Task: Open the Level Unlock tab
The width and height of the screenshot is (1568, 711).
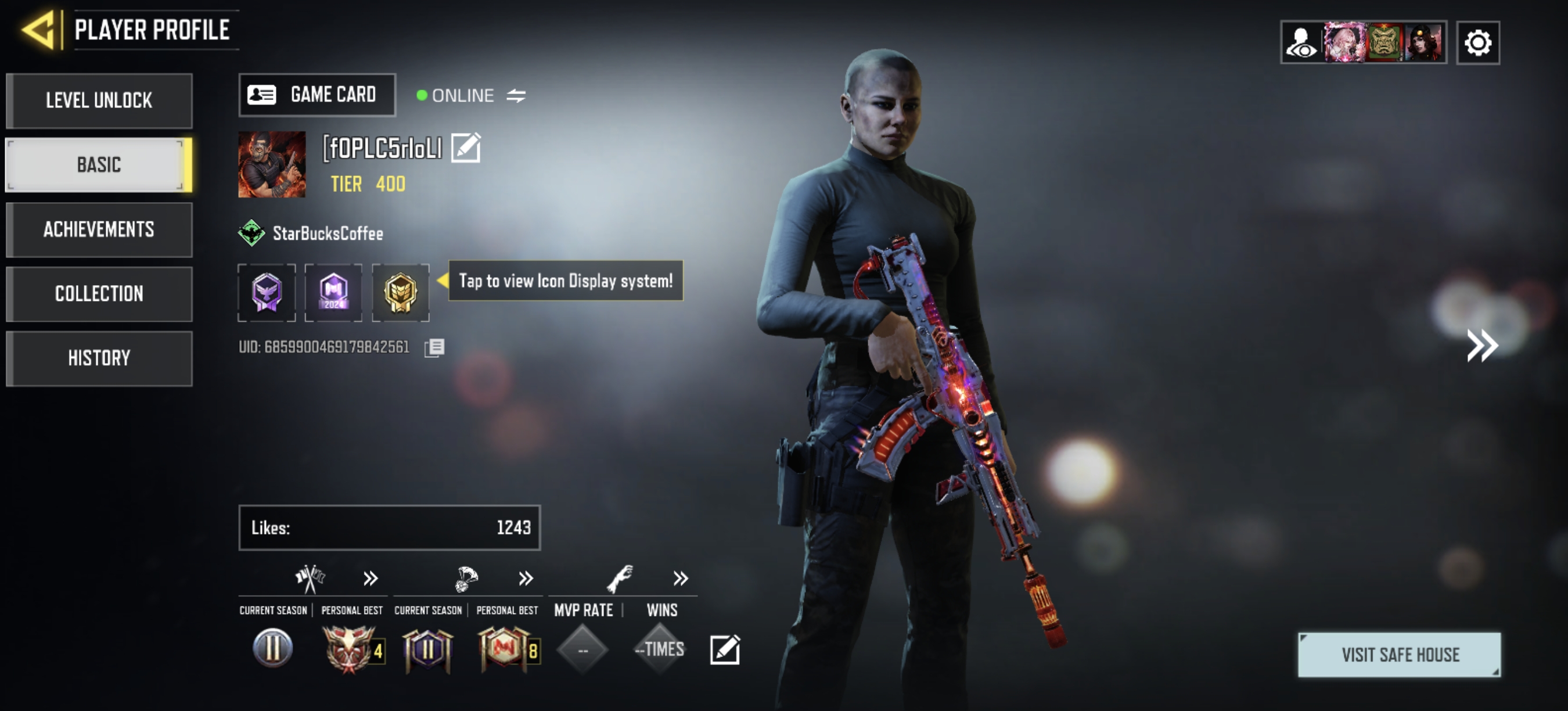Action: [x=99, y=100]
